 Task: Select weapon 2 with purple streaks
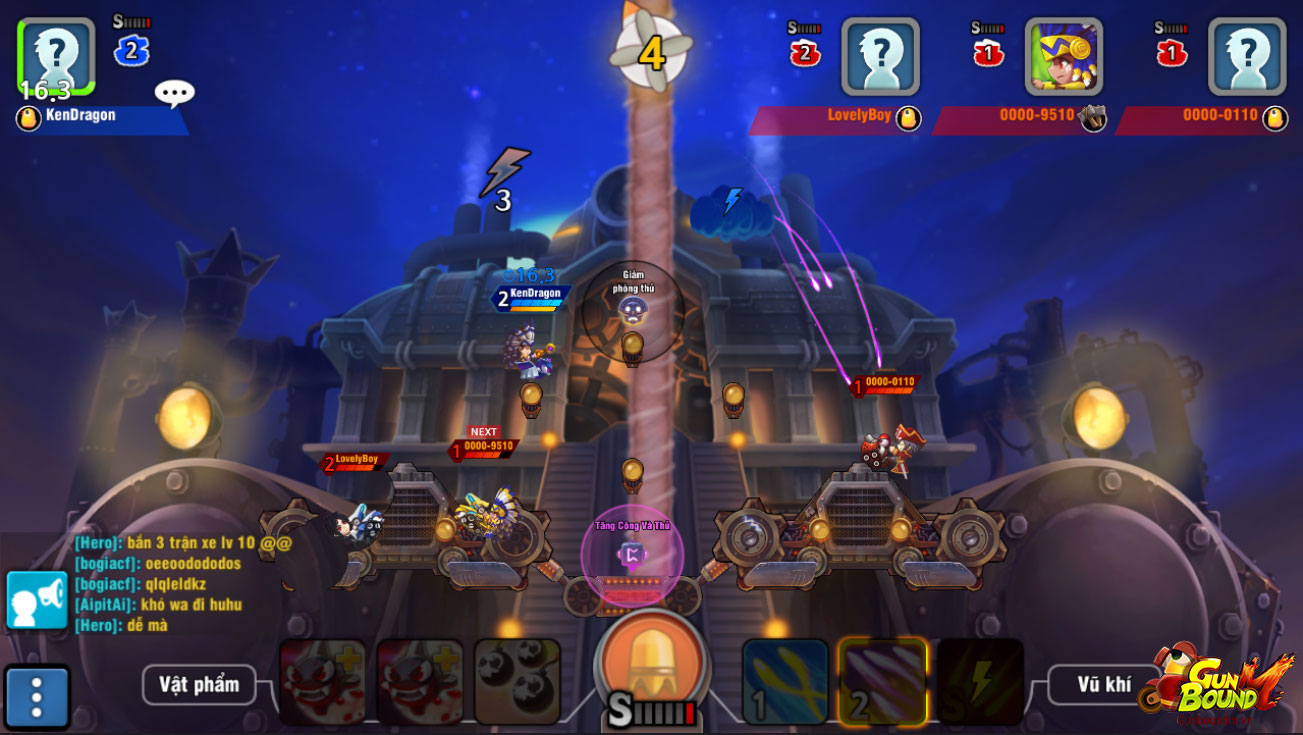pos(883,682)
